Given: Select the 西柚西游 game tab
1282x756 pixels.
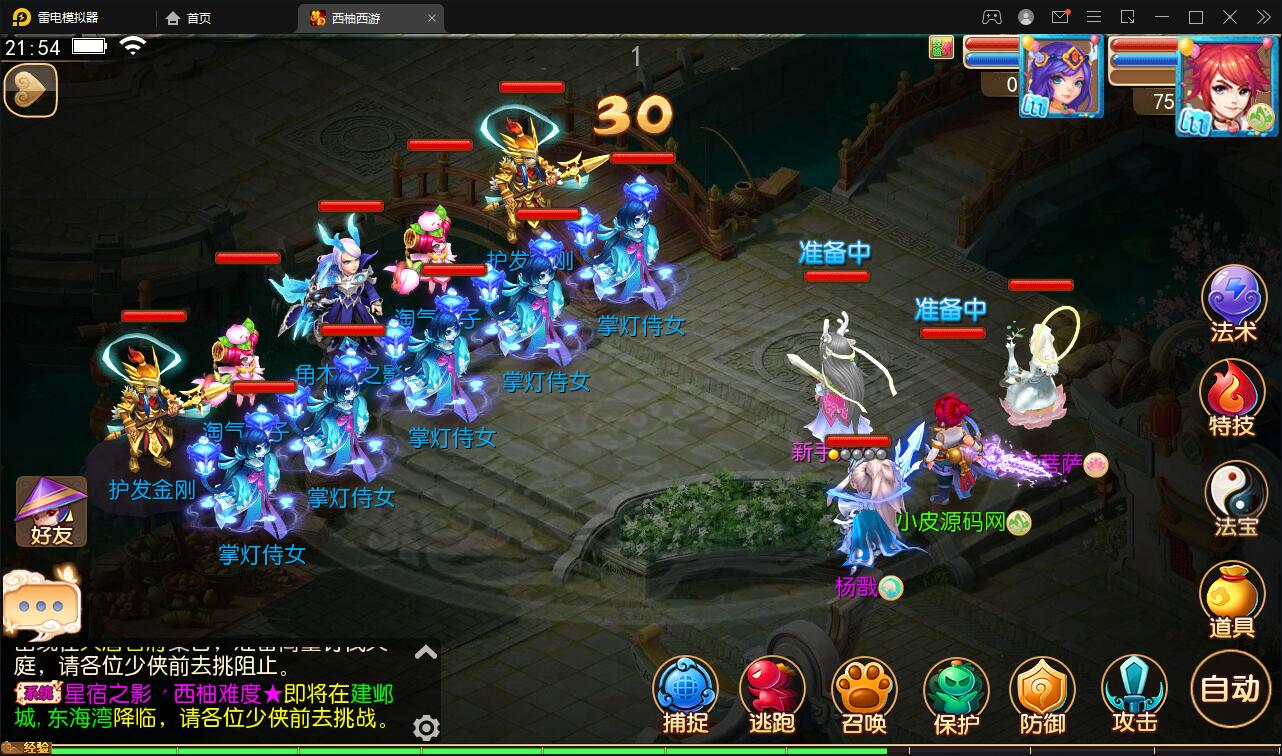Looking at the screenshot, I should [355, 17].
